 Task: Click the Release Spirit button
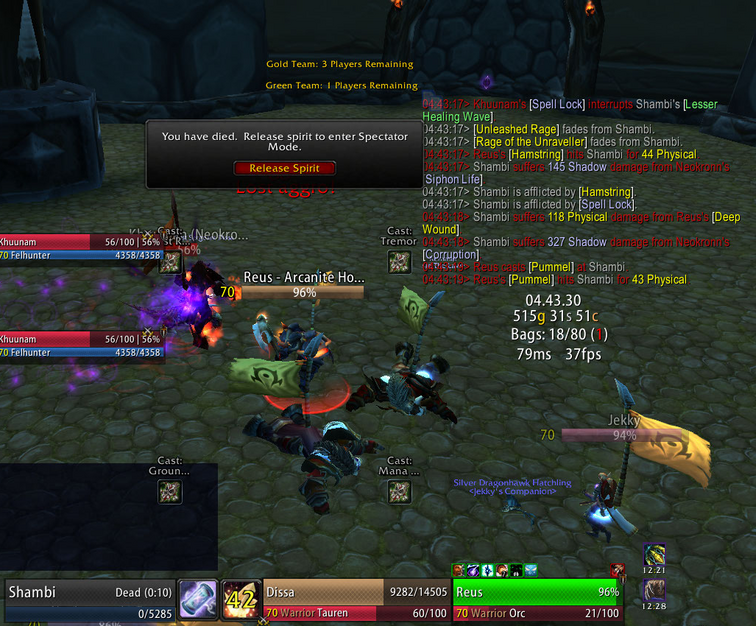tap(284, 168)
